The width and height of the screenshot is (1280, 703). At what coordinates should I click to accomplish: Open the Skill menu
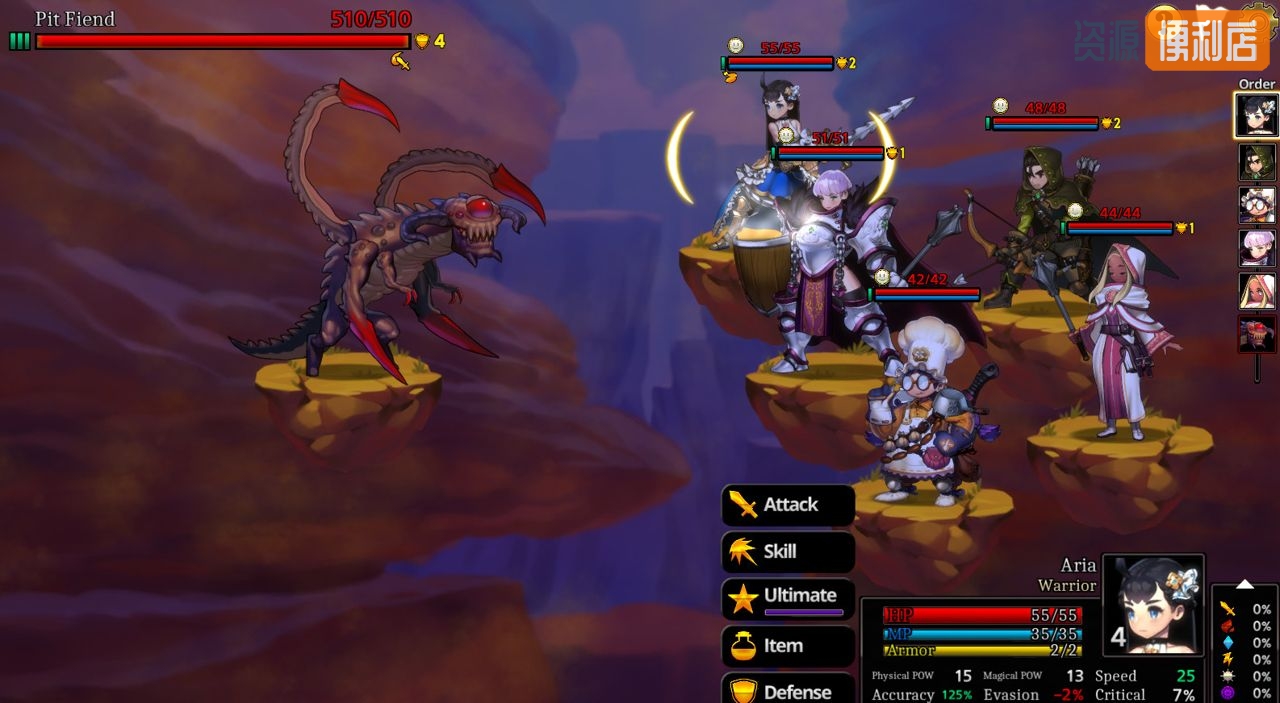click(x=788, y=551)
